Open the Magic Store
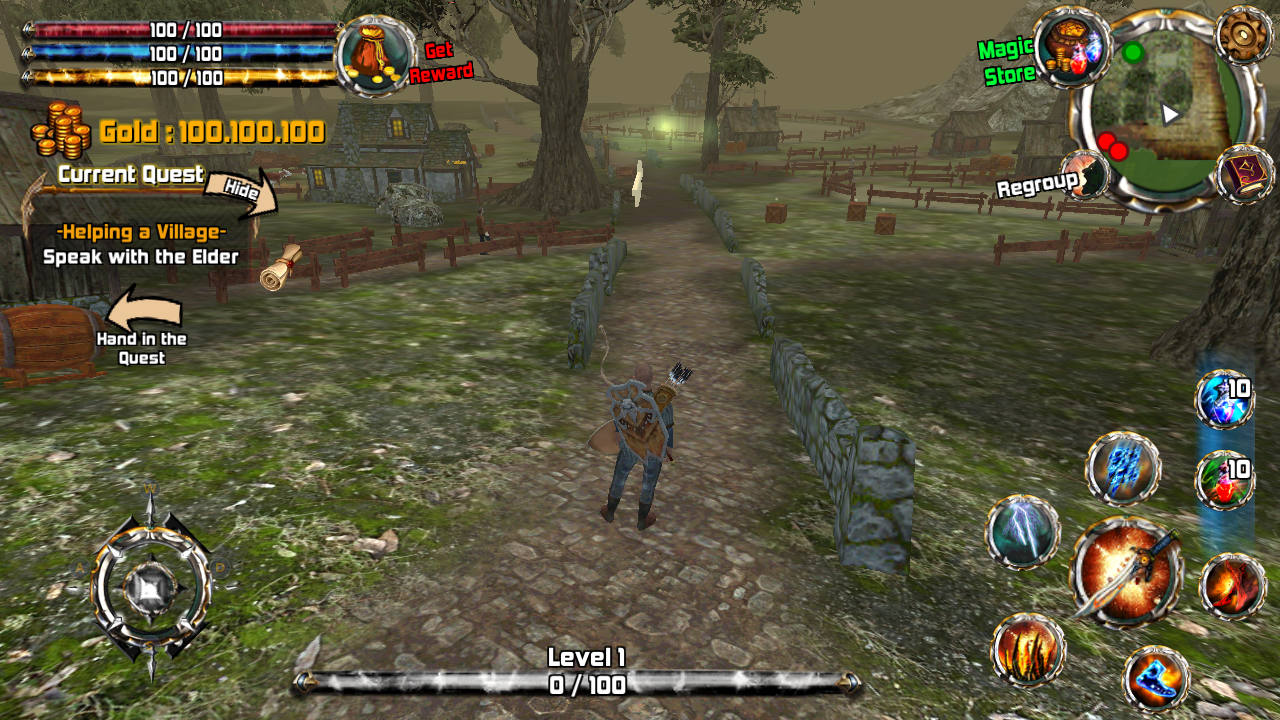 point(1073,46)
